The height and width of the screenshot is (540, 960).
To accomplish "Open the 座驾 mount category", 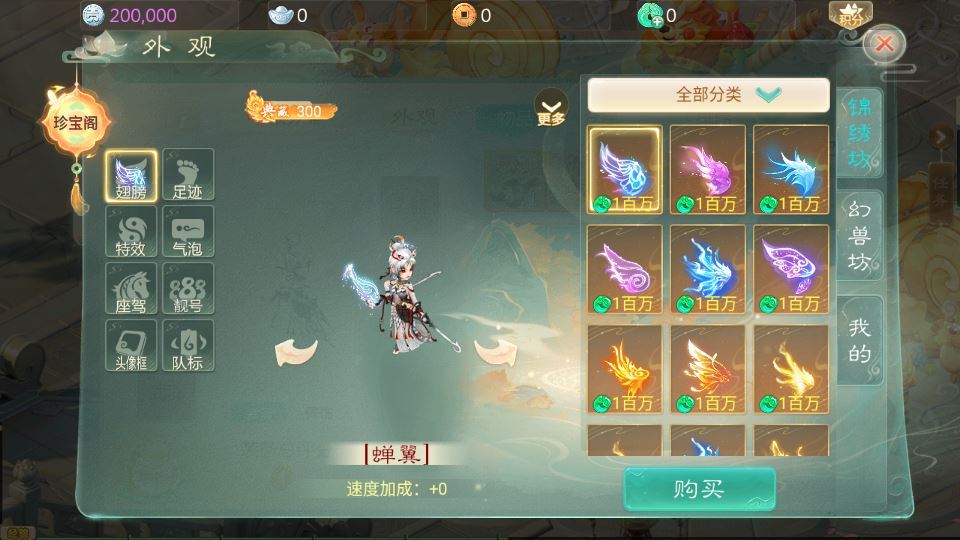I will [x=132, y=290].
